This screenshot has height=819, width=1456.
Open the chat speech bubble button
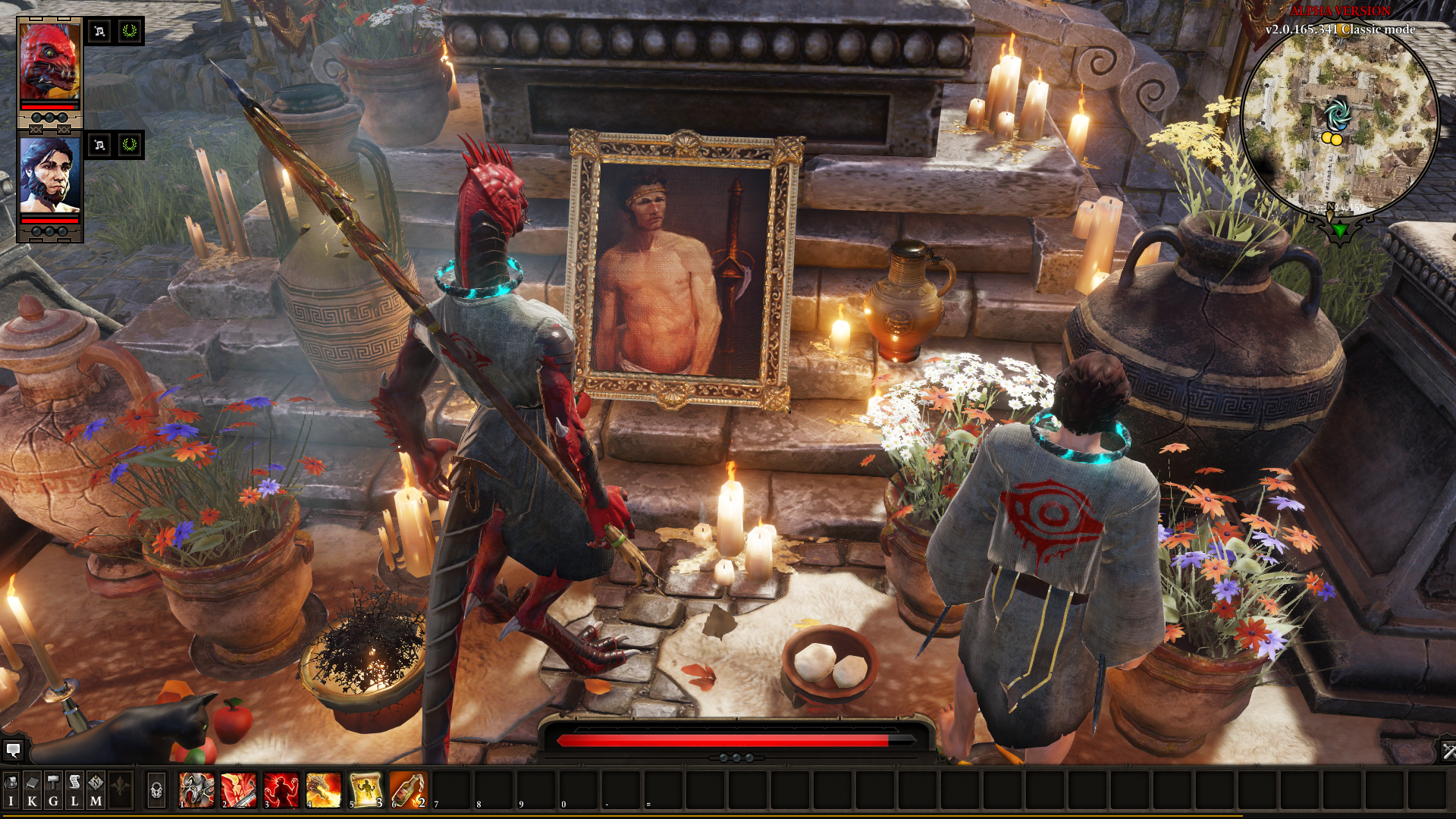click(13, 751)
